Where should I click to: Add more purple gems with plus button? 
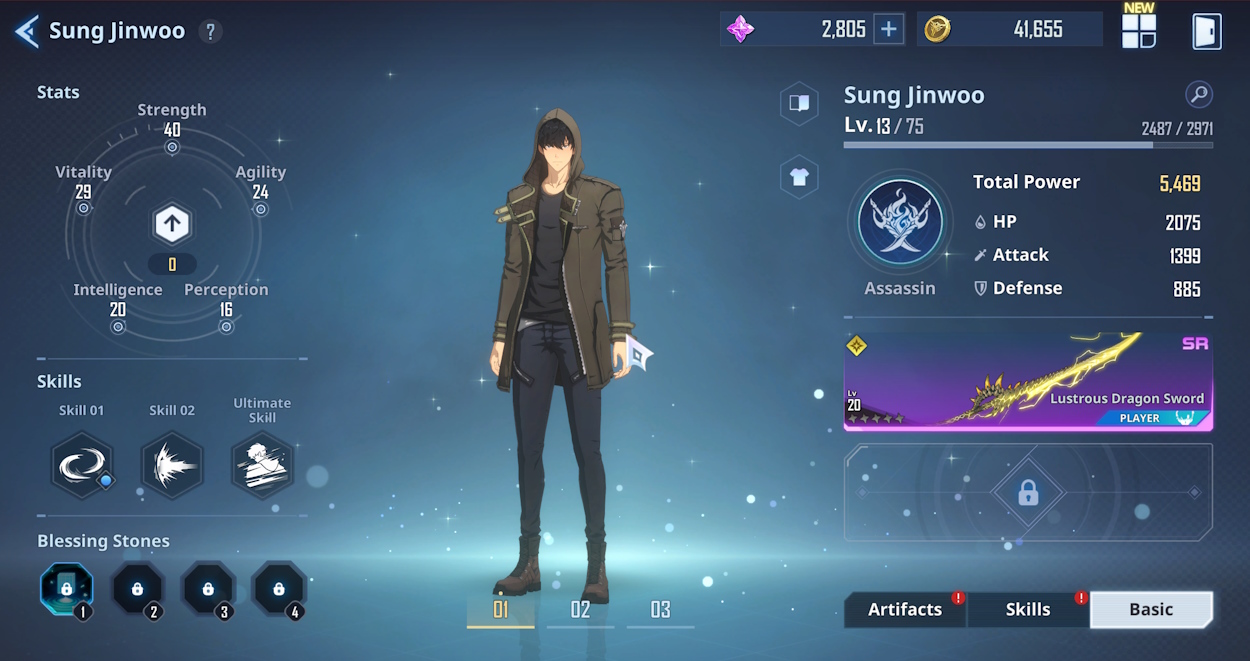[x=888, y=29]
